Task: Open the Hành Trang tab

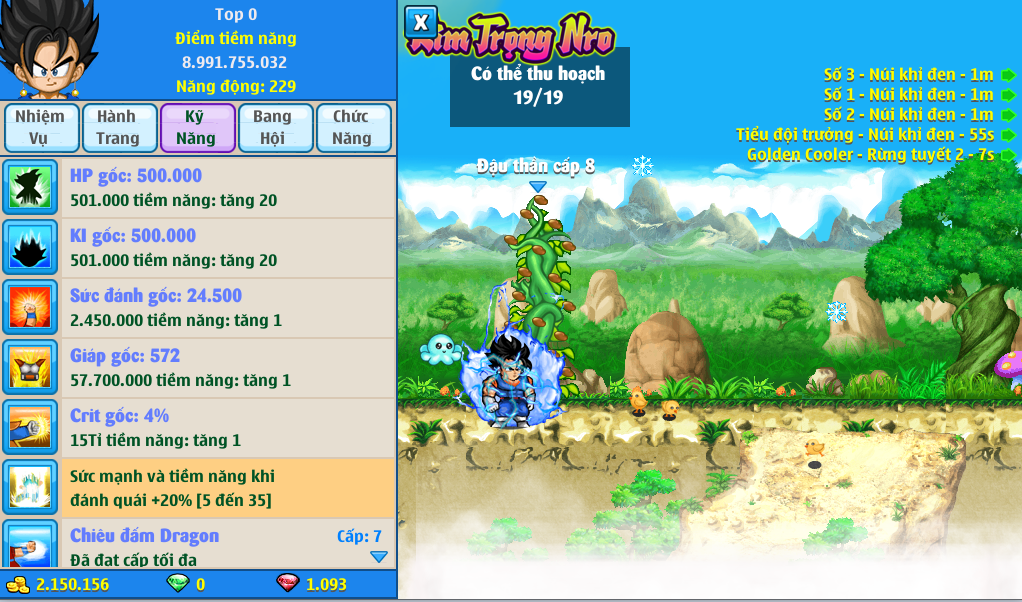Action: (x=119, y=128)
